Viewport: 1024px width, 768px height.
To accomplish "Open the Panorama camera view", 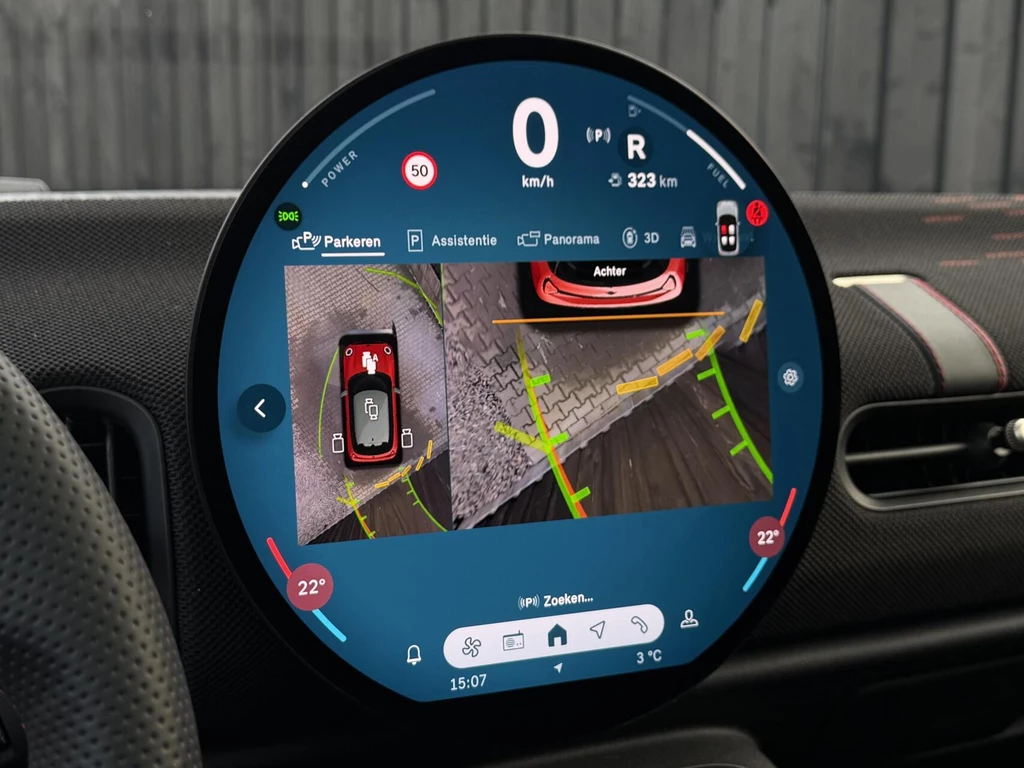I will click(x=559, y=239).
